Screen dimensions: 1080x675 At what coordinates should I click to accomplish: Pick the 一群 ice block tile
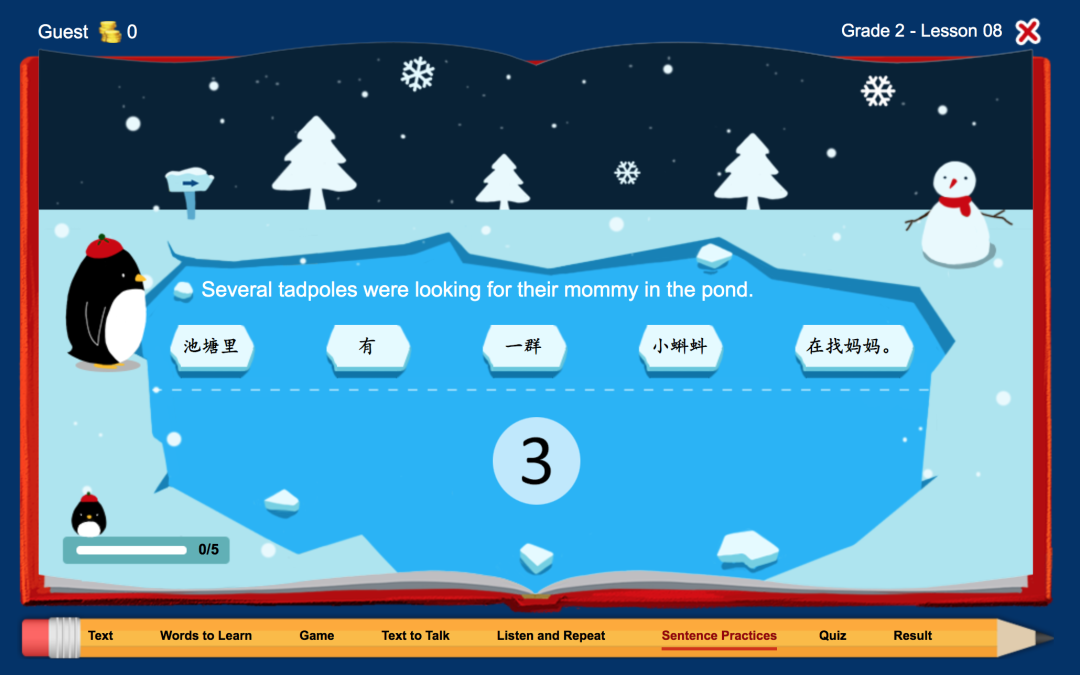[523, 347]
